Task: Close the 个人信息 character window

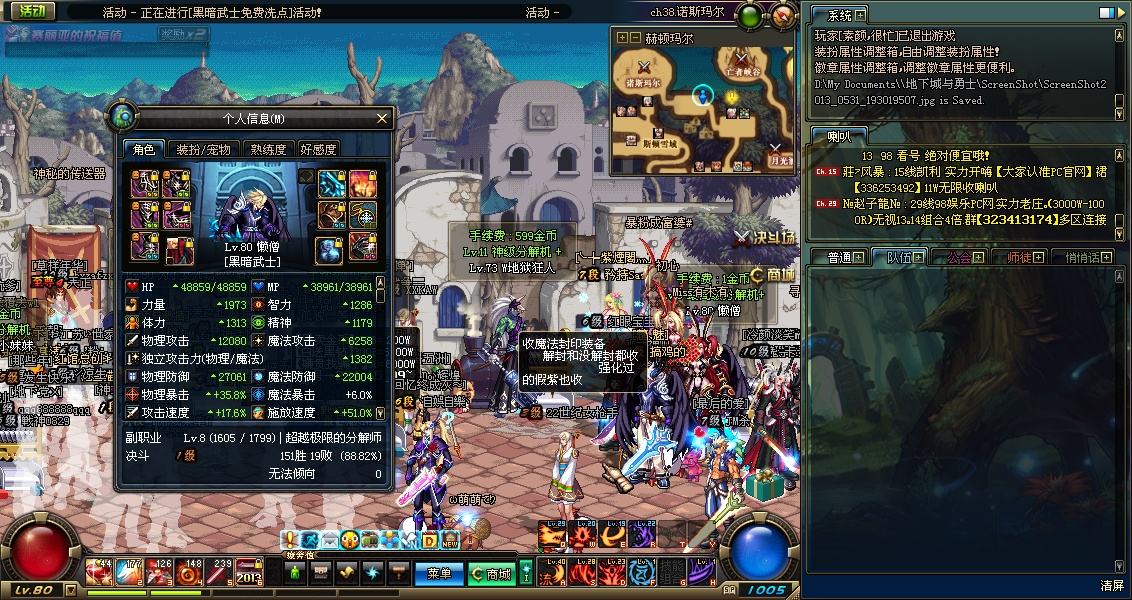Action: coord(381,119)
